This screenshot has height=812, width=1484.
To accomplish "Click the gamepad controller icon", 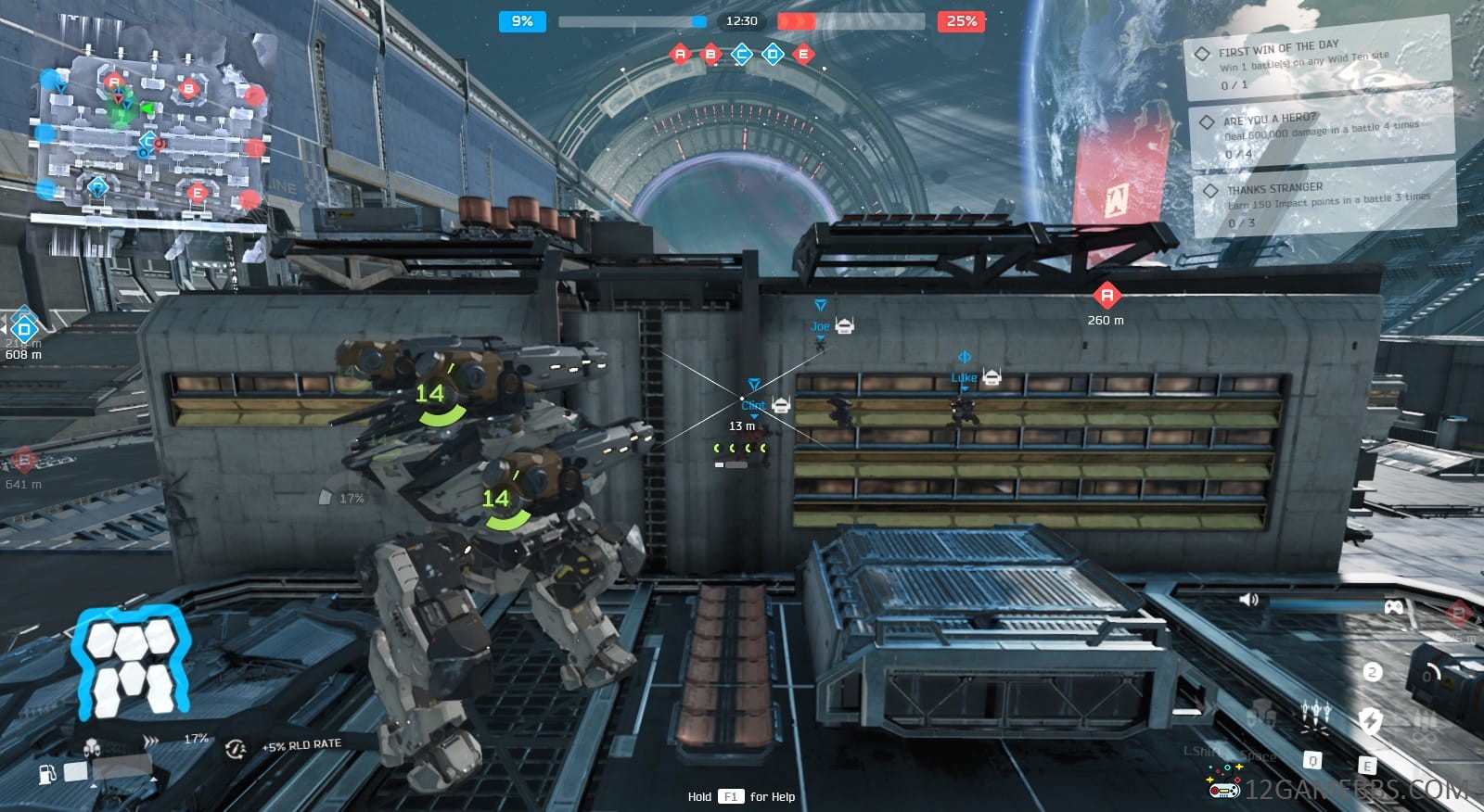I will click(1392, 606).
